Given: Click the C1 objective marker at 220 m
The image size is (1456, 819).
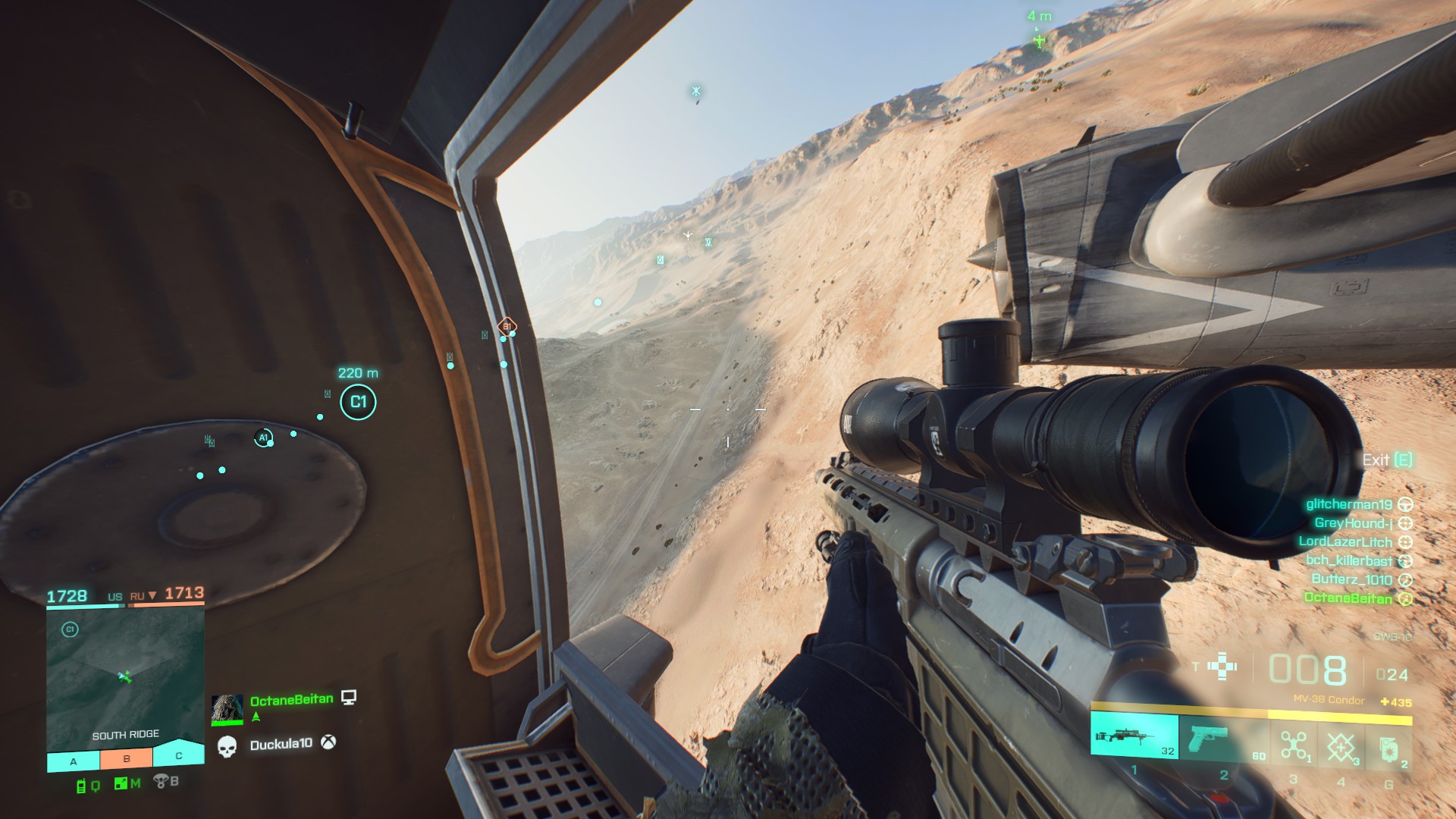Looking at the screenshot, I should pos(358,402).
